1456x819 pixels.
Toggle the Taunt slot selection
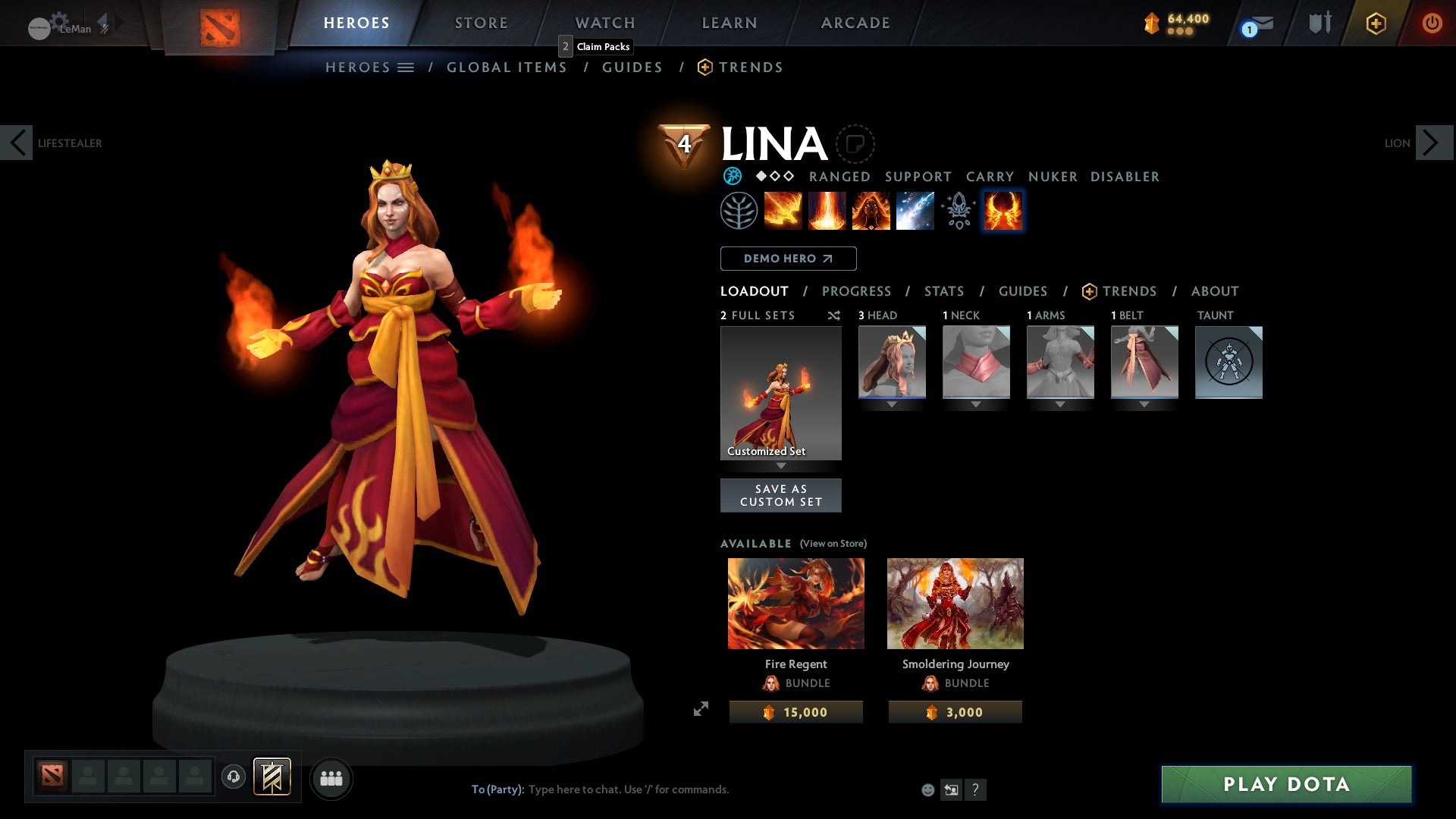coord(1228,362)
